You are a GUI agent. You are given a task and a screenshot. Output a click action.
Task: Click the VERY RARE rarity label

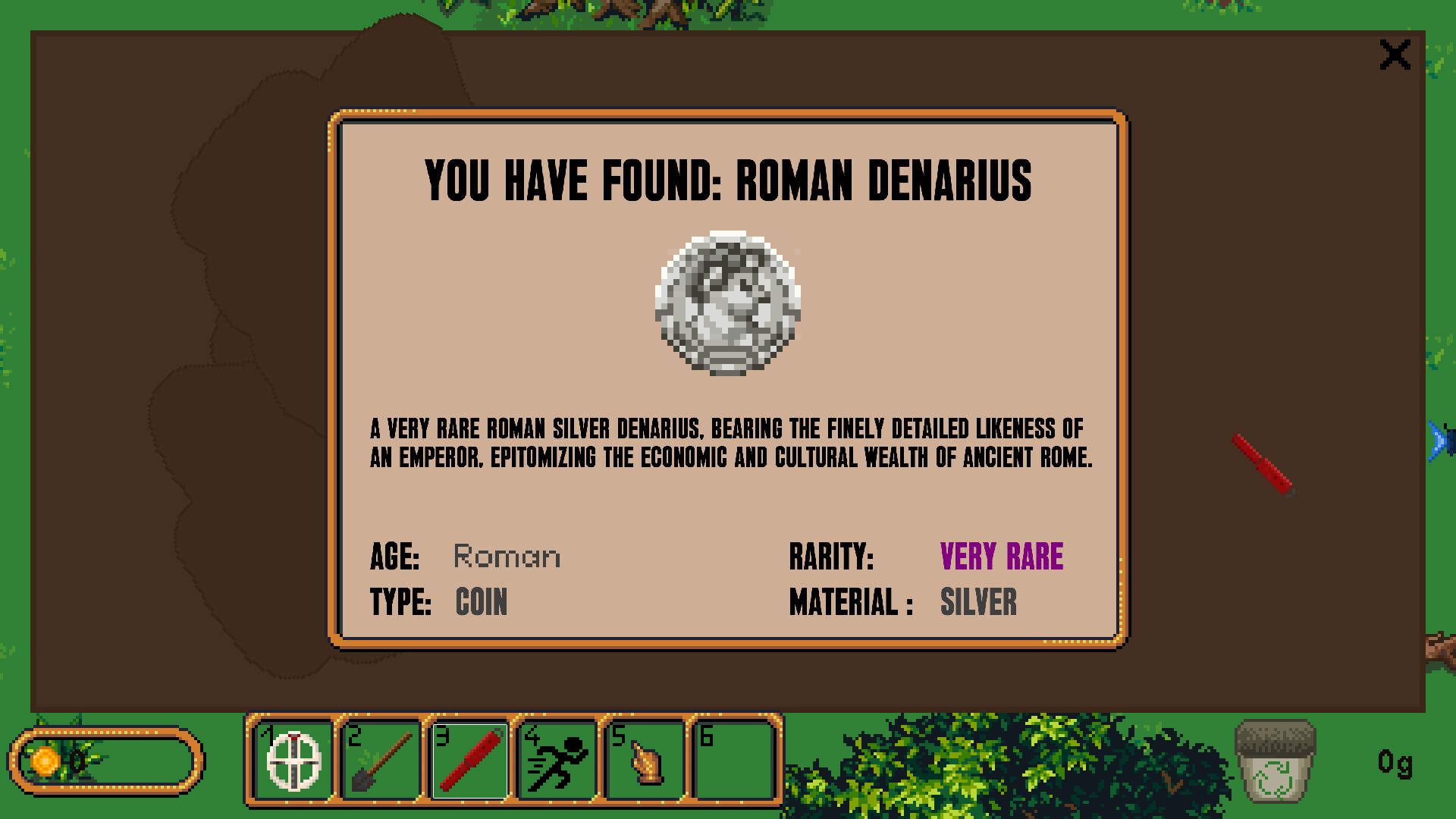click(1002, 556)
